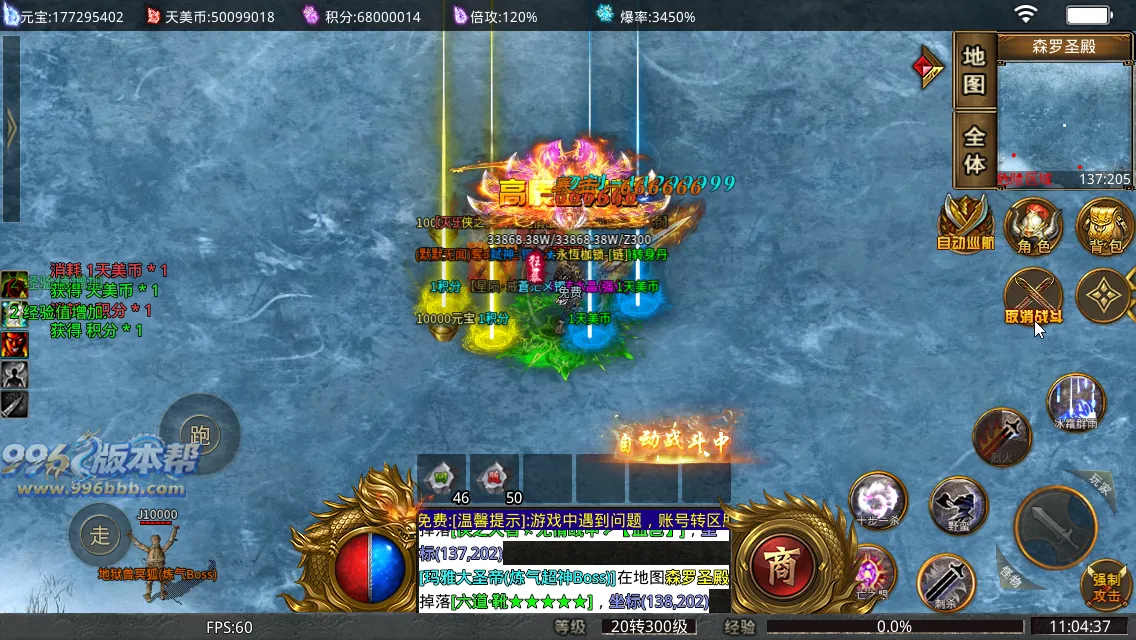1136x640 pixels.
Task: Activate the 刺杀 sword skill
Action: pyautogui.click(x=946, y=582)
